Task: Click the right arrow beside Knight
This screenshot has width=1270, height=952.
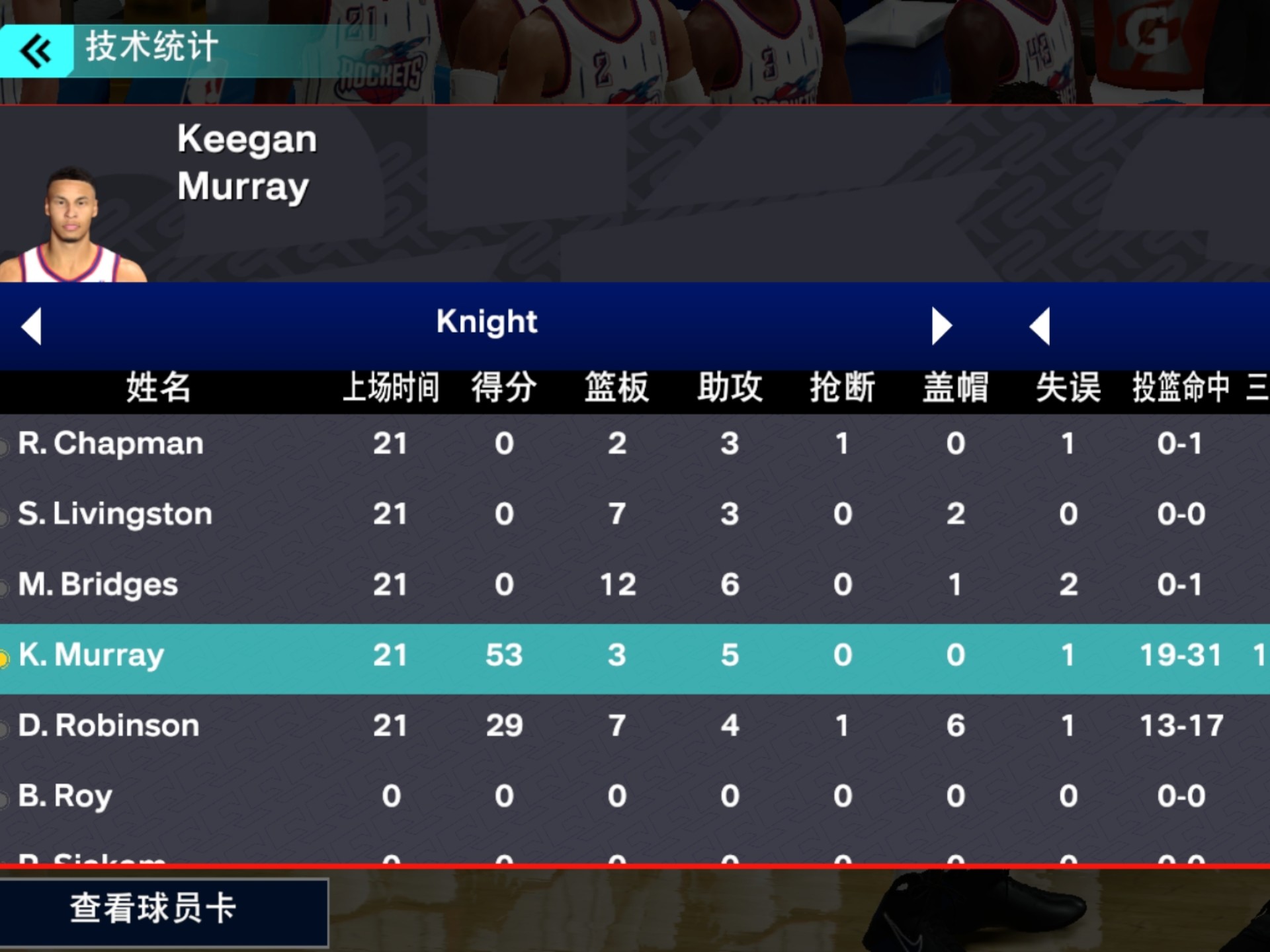Action: (x=941, y=326)
